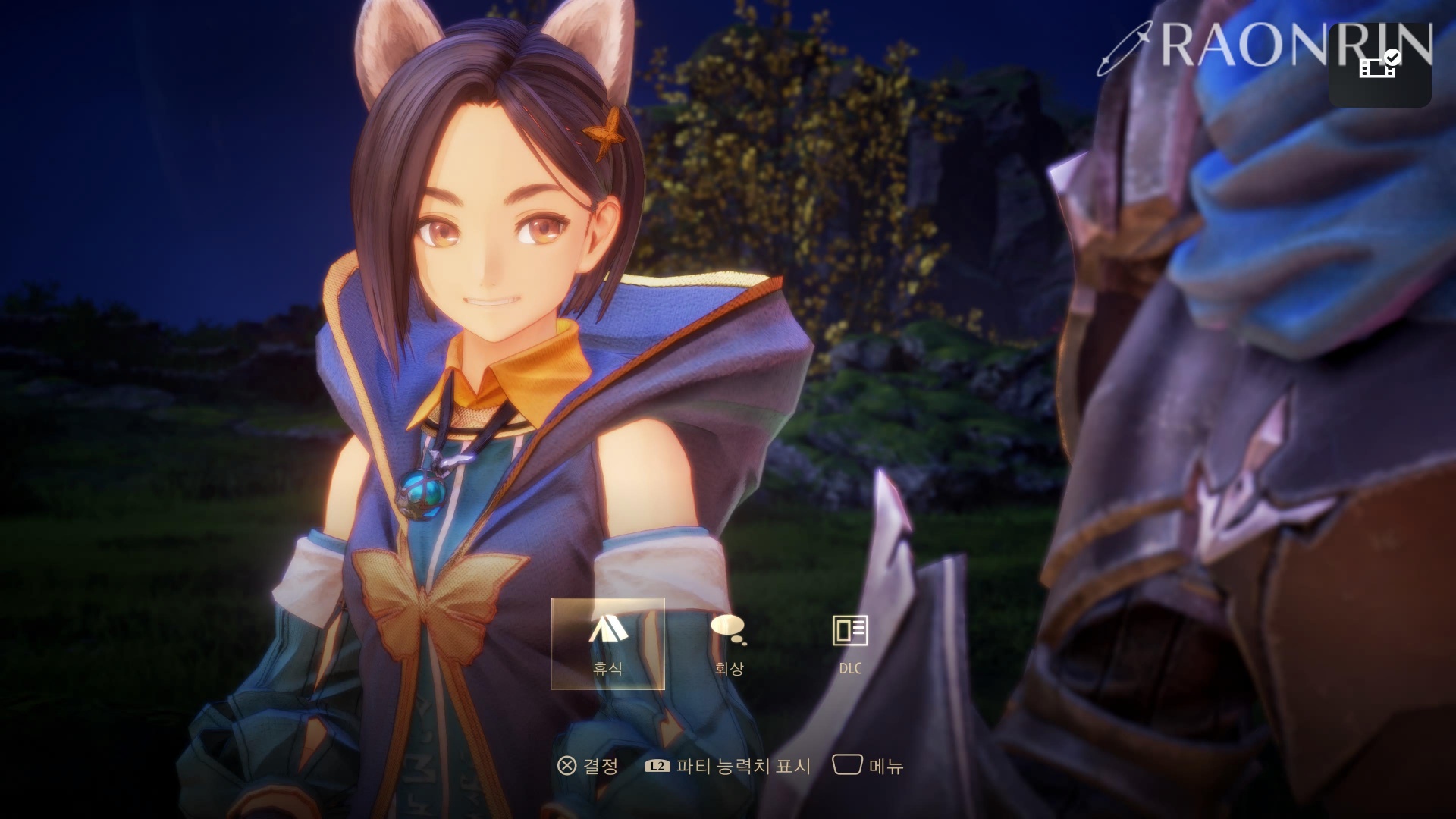Click the video capture saved notification icon
The height and width of the screenshot is (819, 1456).
tap(1379, 66)
